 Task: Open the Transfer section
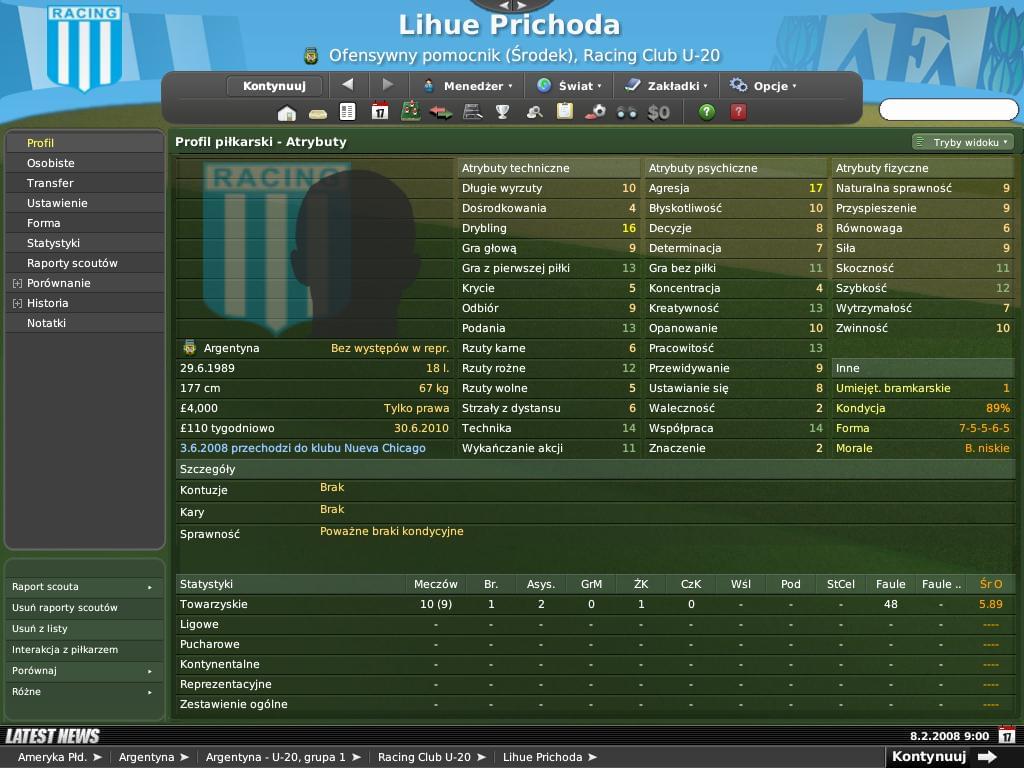click(51, 183)
